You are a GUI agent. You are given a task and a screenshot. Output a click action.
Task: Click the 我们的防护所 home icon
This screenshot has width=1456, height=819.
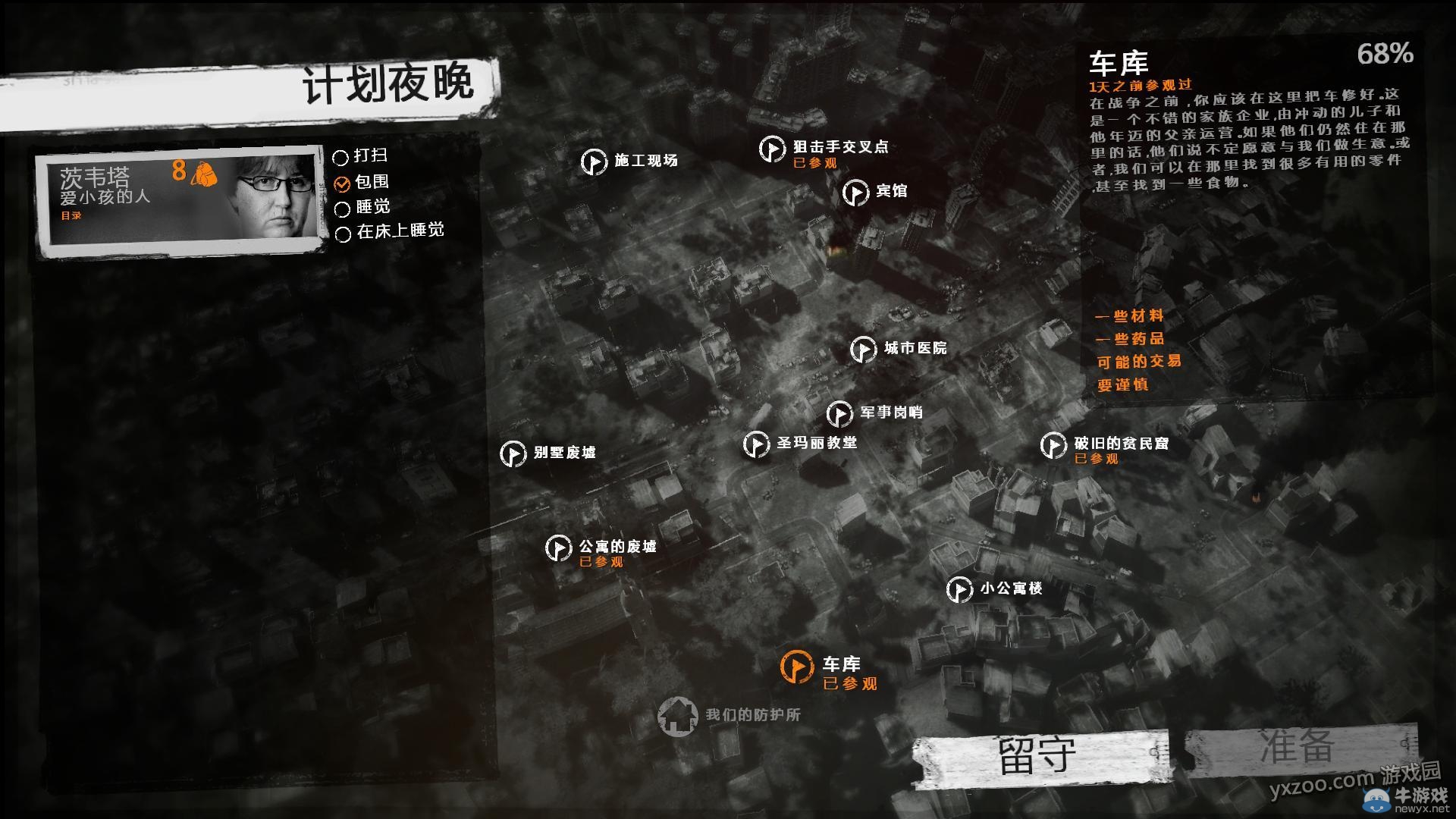pos(679,717)
